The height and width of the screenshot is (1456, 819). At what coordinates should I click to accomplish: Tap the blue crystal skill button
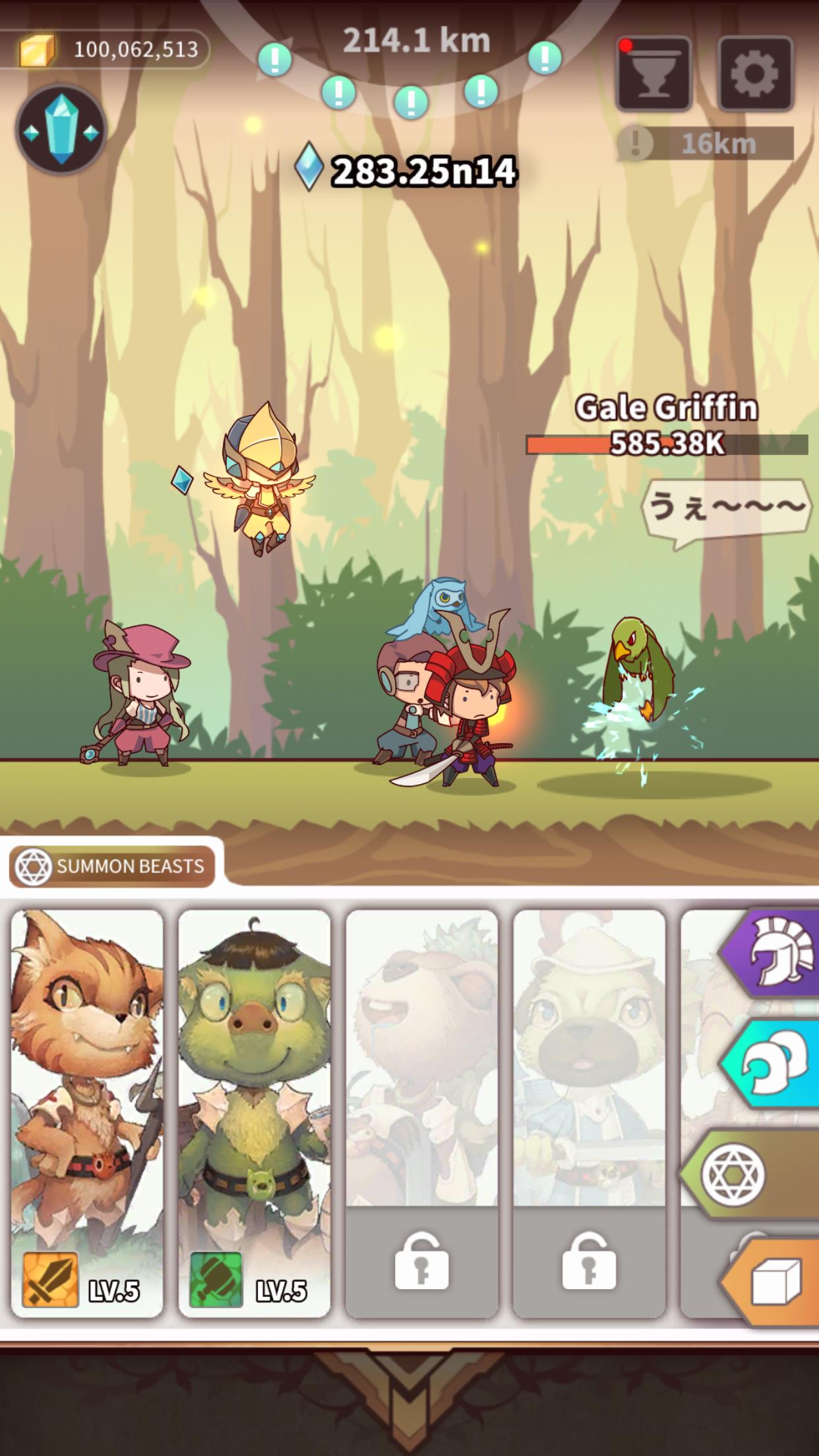61,130
